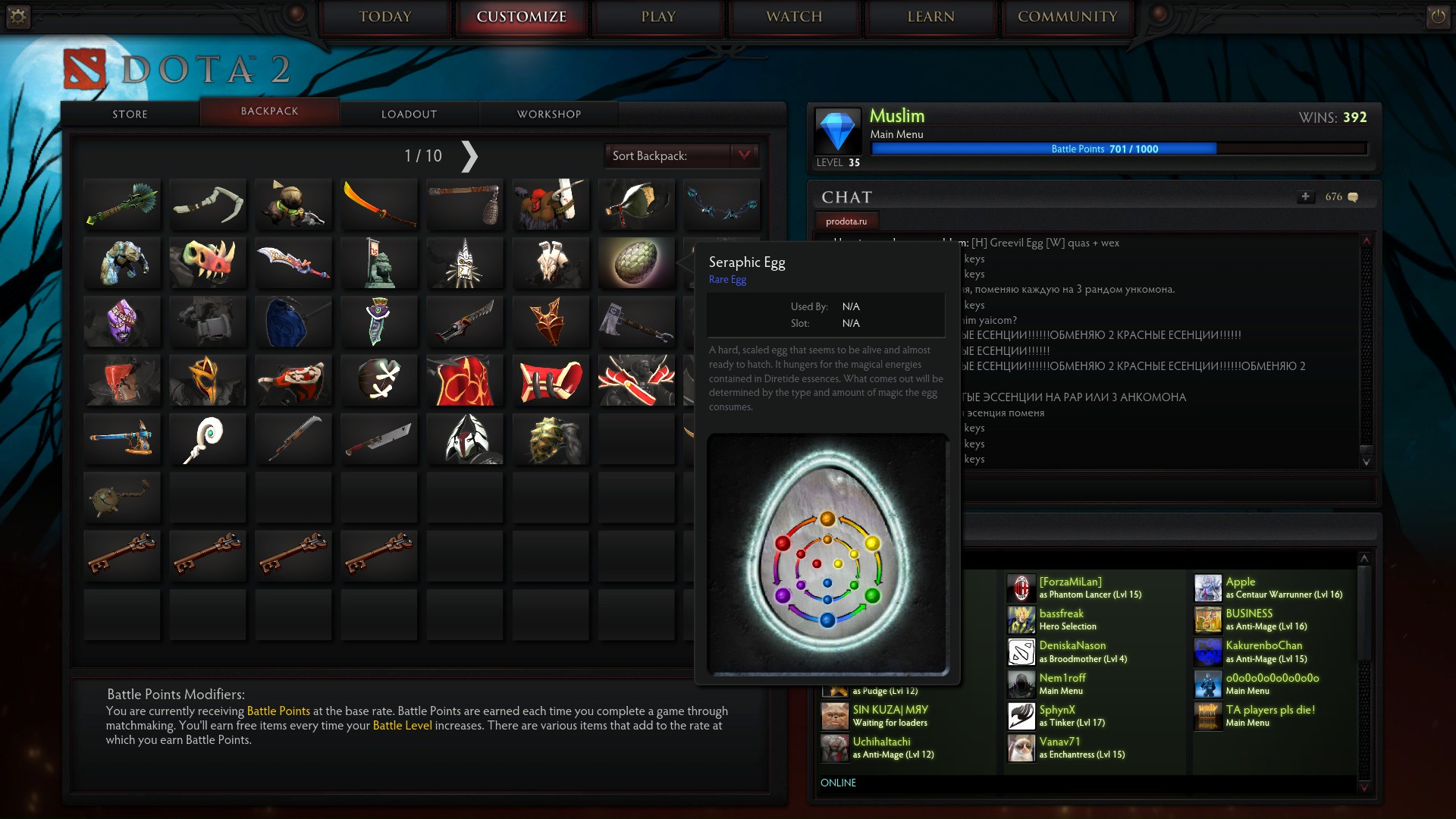The image size is (1456, 819).
Task: Open the LEARN menu
Action: click(x=930, y=17)
